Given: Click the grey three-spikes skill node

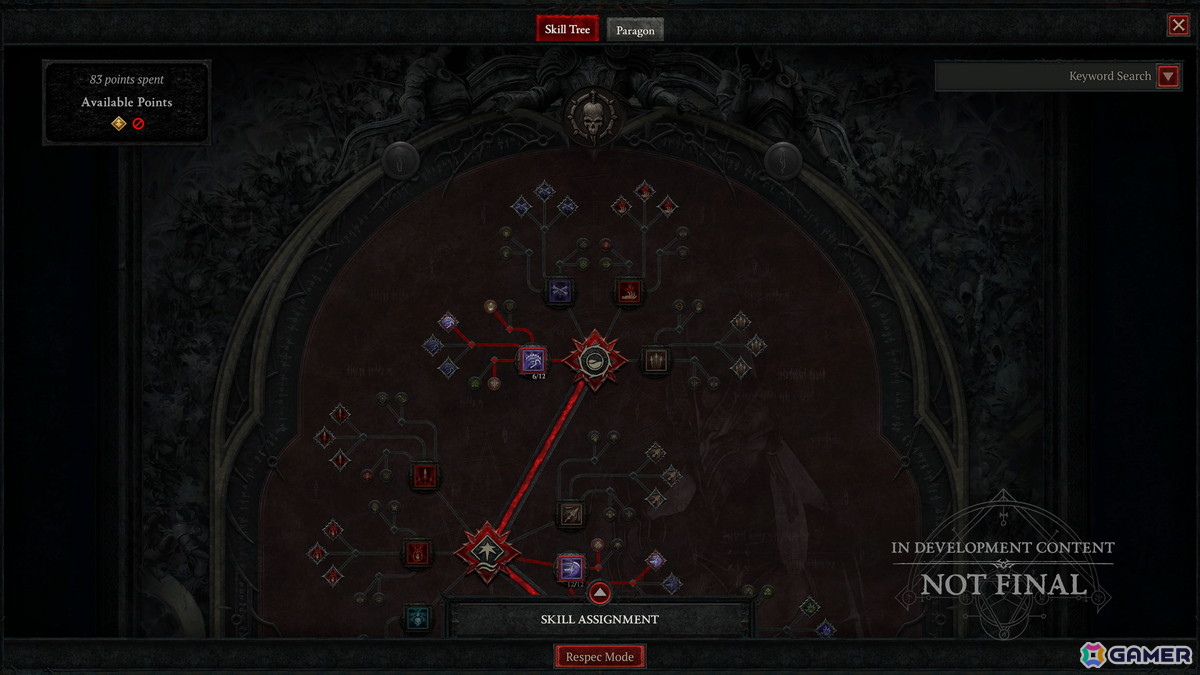Looking at the screenshot, I should 656,360.
